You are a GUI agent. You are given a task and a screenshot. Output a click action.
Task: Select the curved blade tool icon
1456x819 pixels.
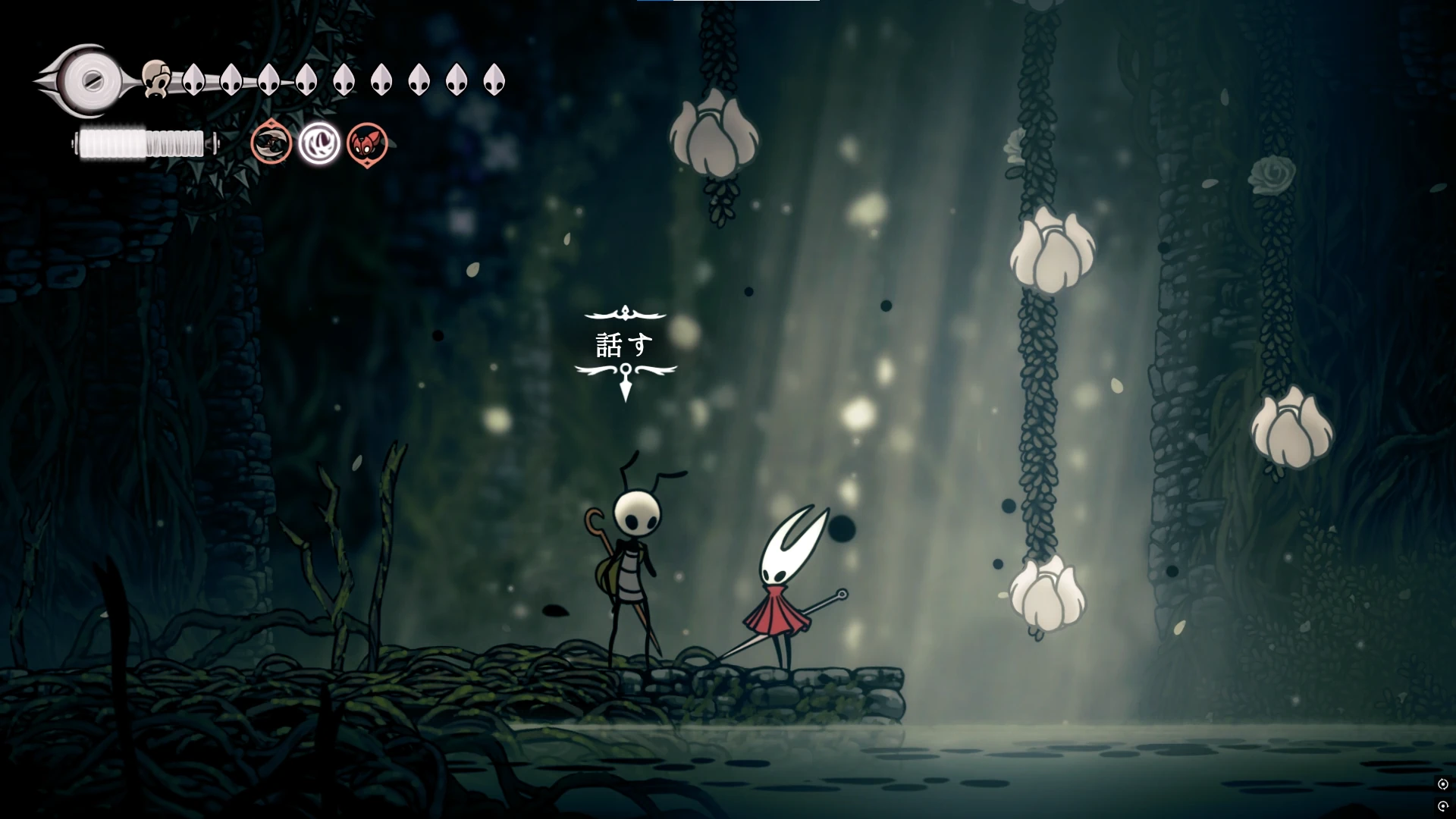click(271, 143)
